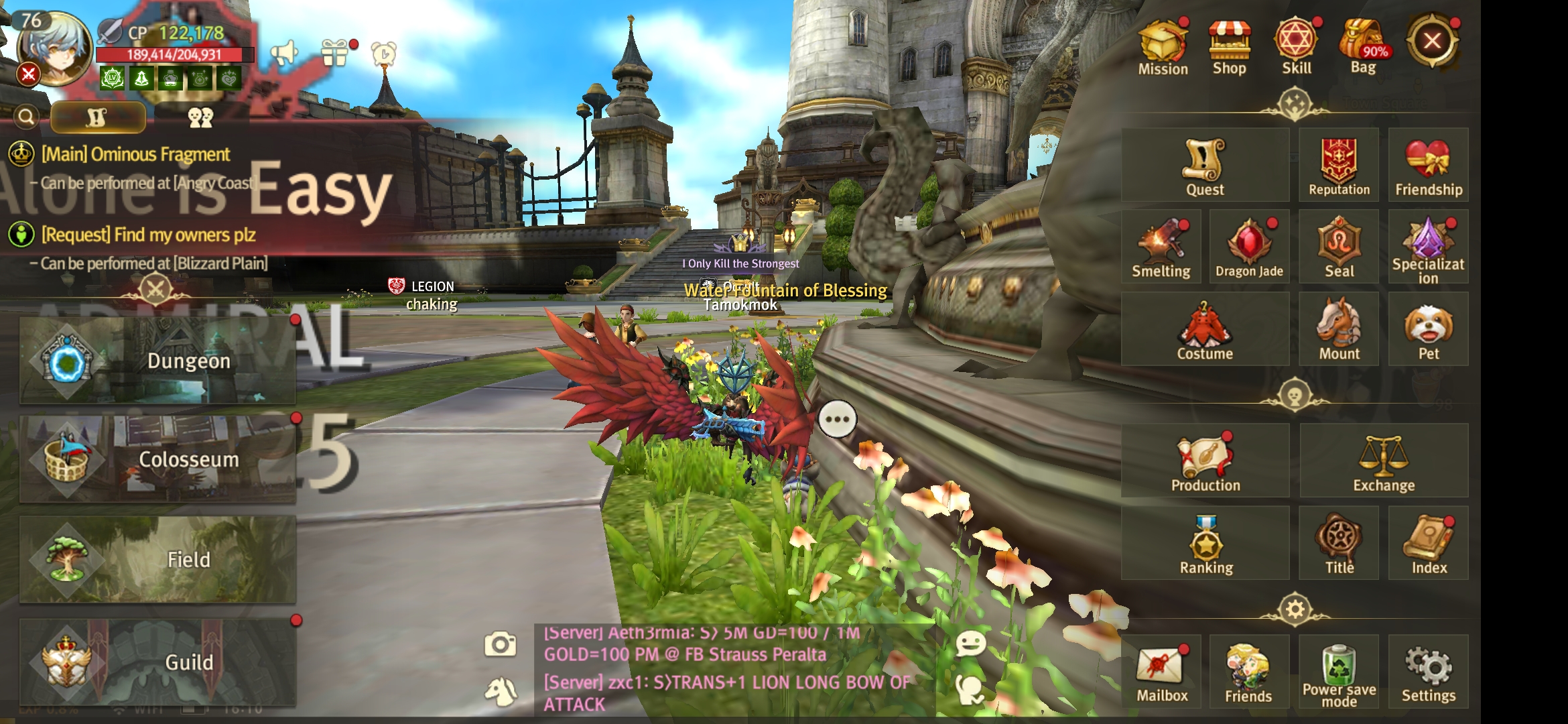Select the Ominous Fragment main quest

pyautogui.click(x=135, y=155)
